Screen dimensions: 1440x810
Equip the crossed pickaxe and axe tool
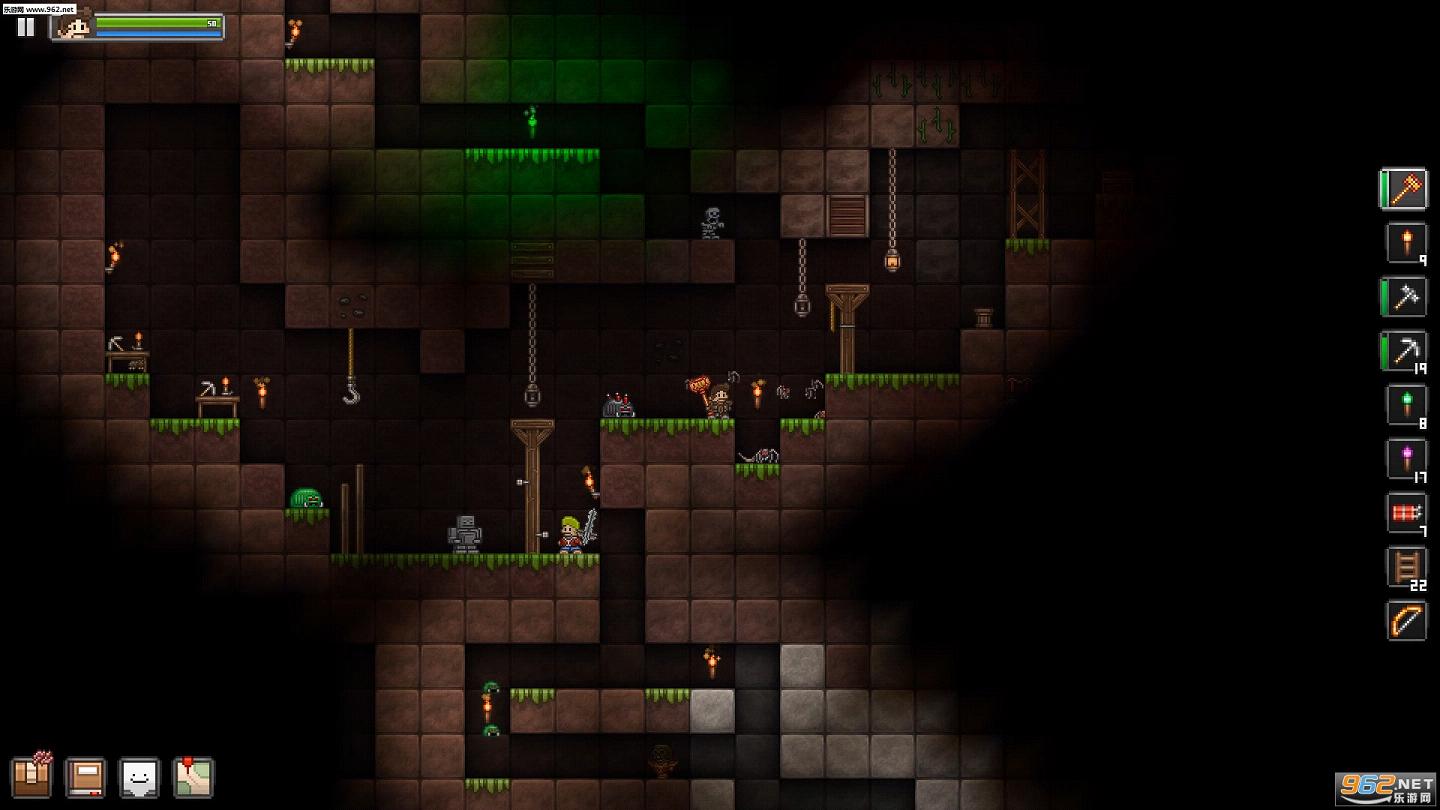1406,297
